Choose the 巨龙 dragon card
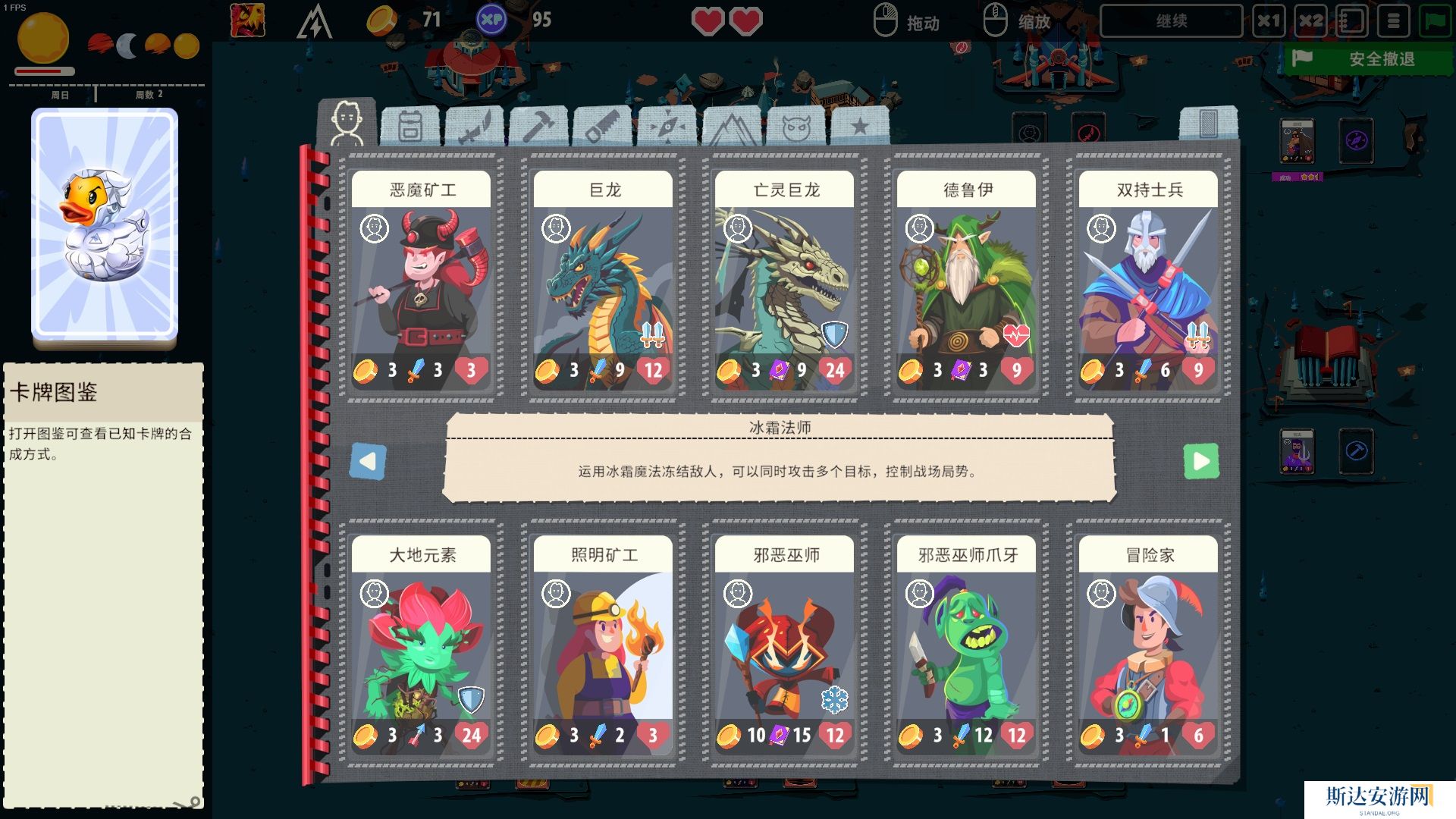 (x=603, y=281)
